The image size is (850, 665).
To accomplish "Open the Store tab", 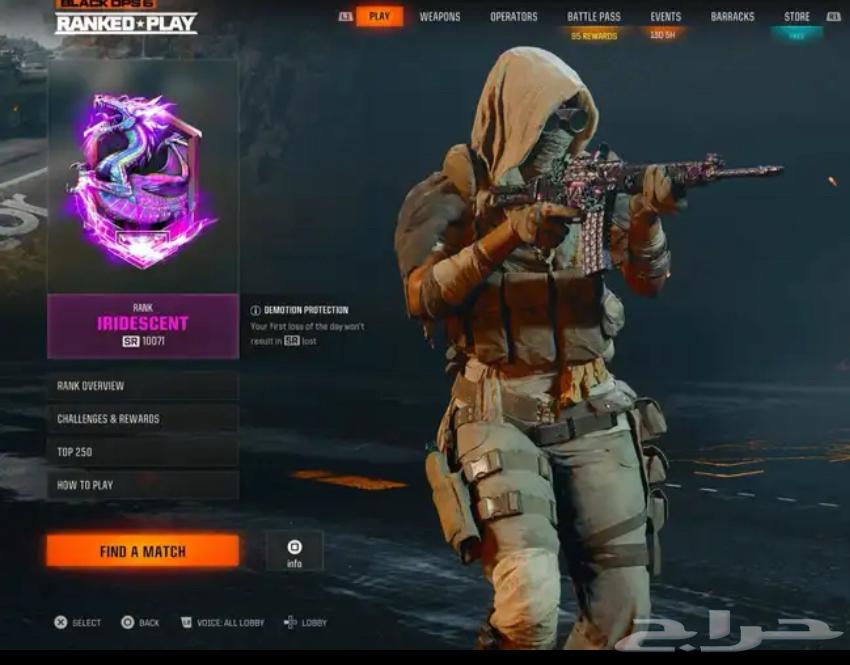I will point(797,16).
